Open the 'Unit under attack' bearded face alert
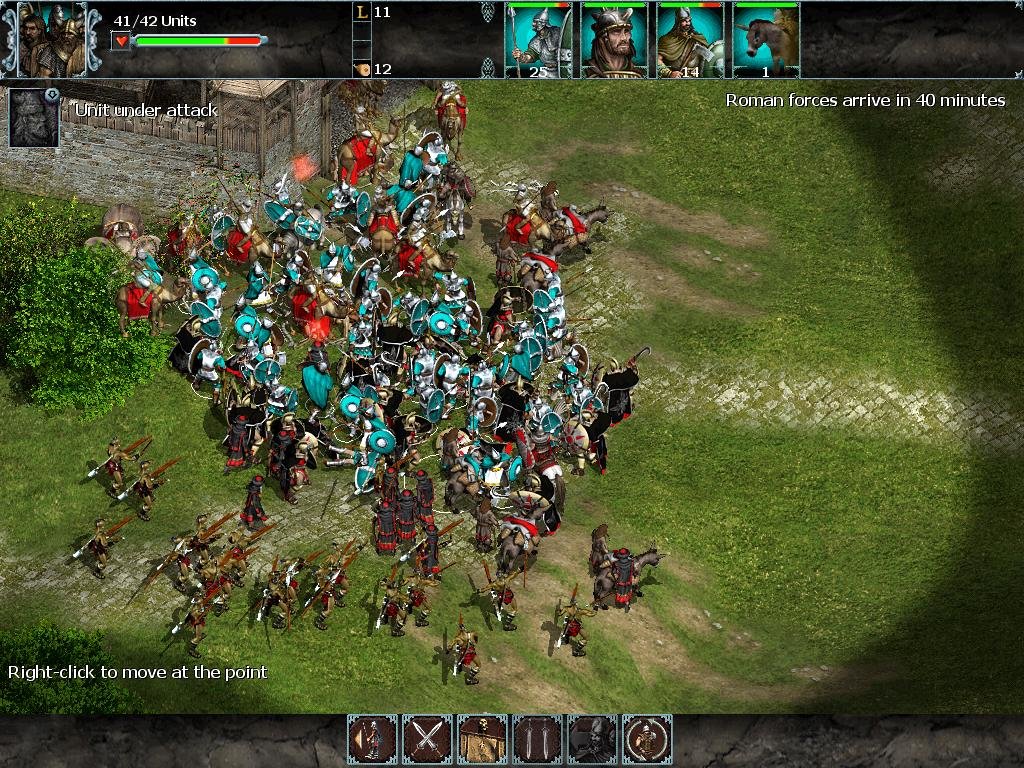 (x=34, y=118)
